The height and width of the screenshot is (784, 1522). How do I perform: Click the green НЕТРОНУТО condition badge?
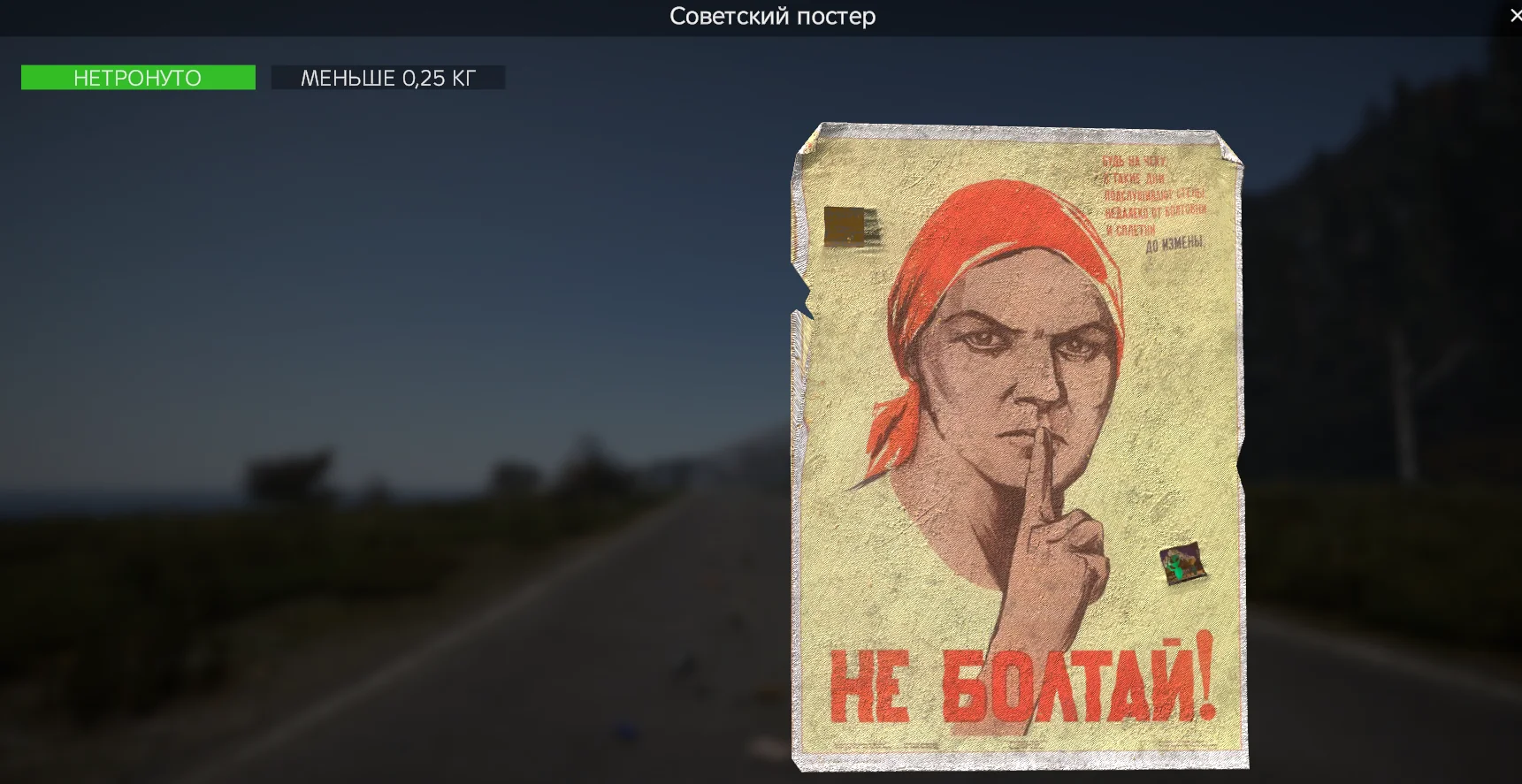(137, 77)
